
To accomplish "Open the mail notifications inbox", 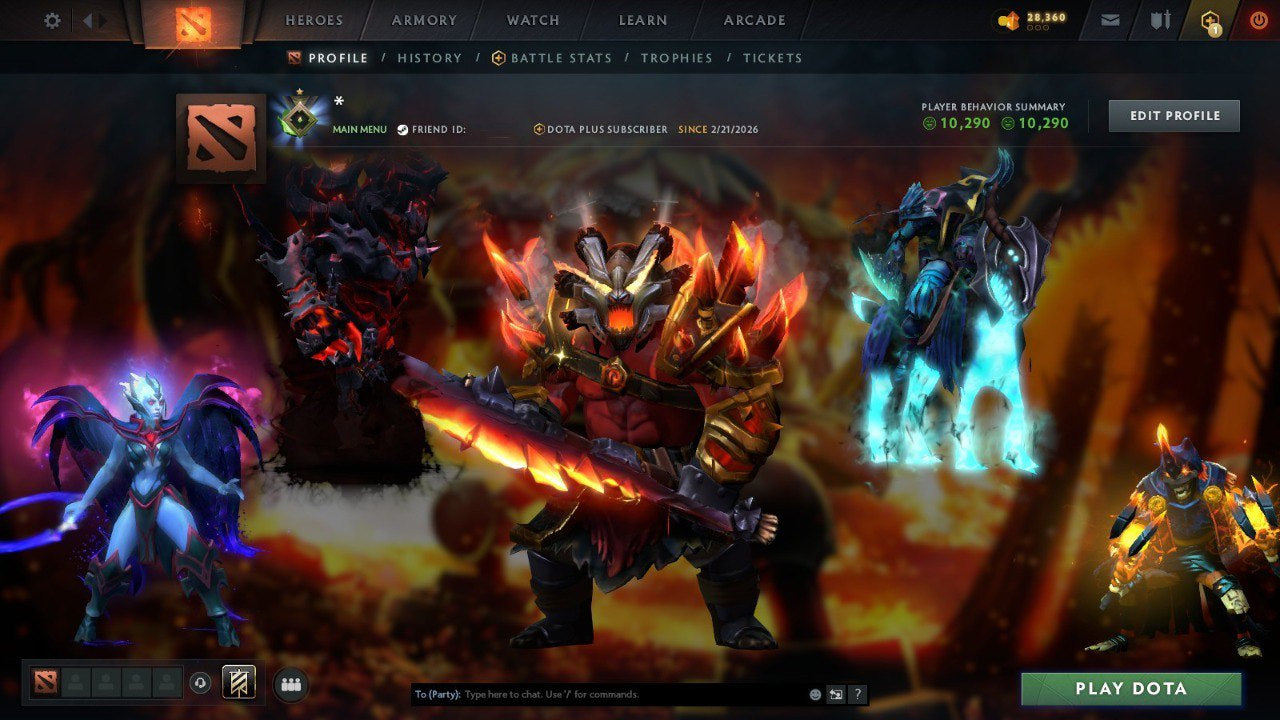I will tap(1108, 19).
